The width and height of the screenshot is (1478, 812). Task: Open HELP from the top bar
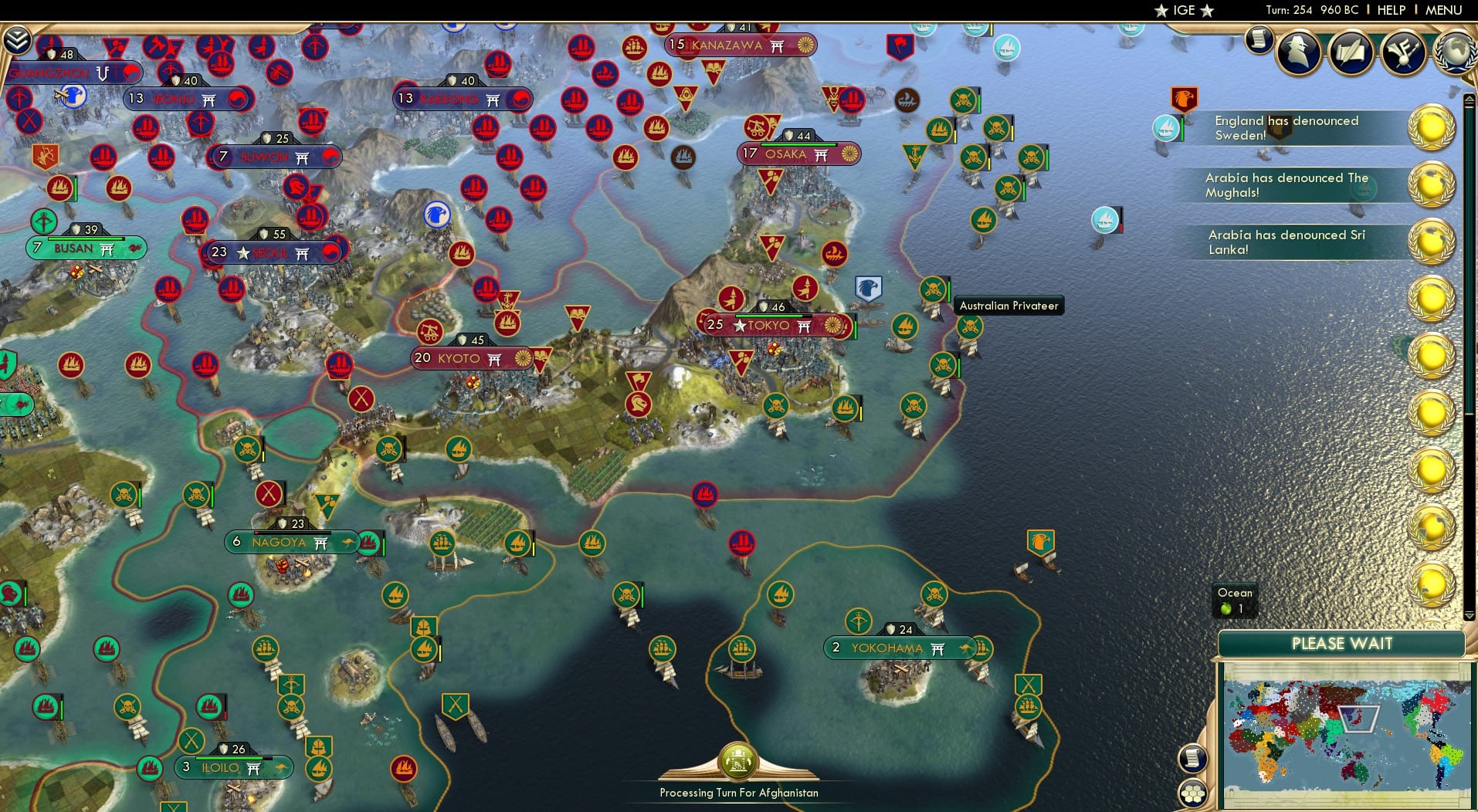coord(1390,10)
